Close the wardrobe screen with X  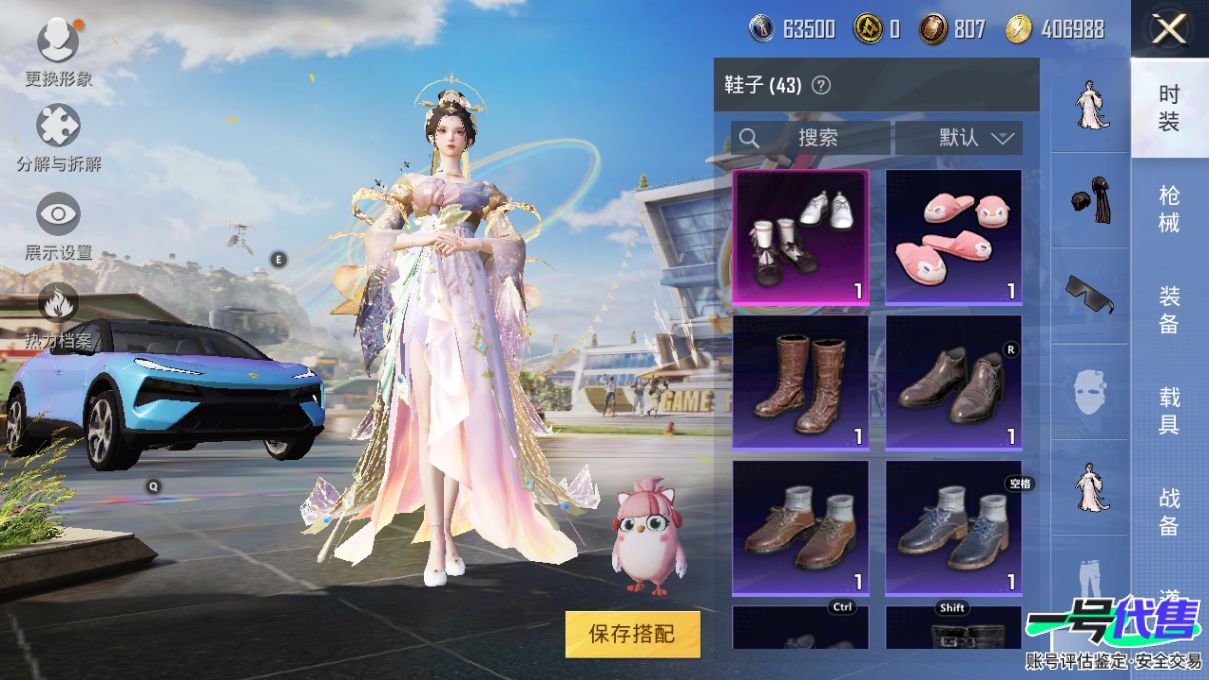1168,30
